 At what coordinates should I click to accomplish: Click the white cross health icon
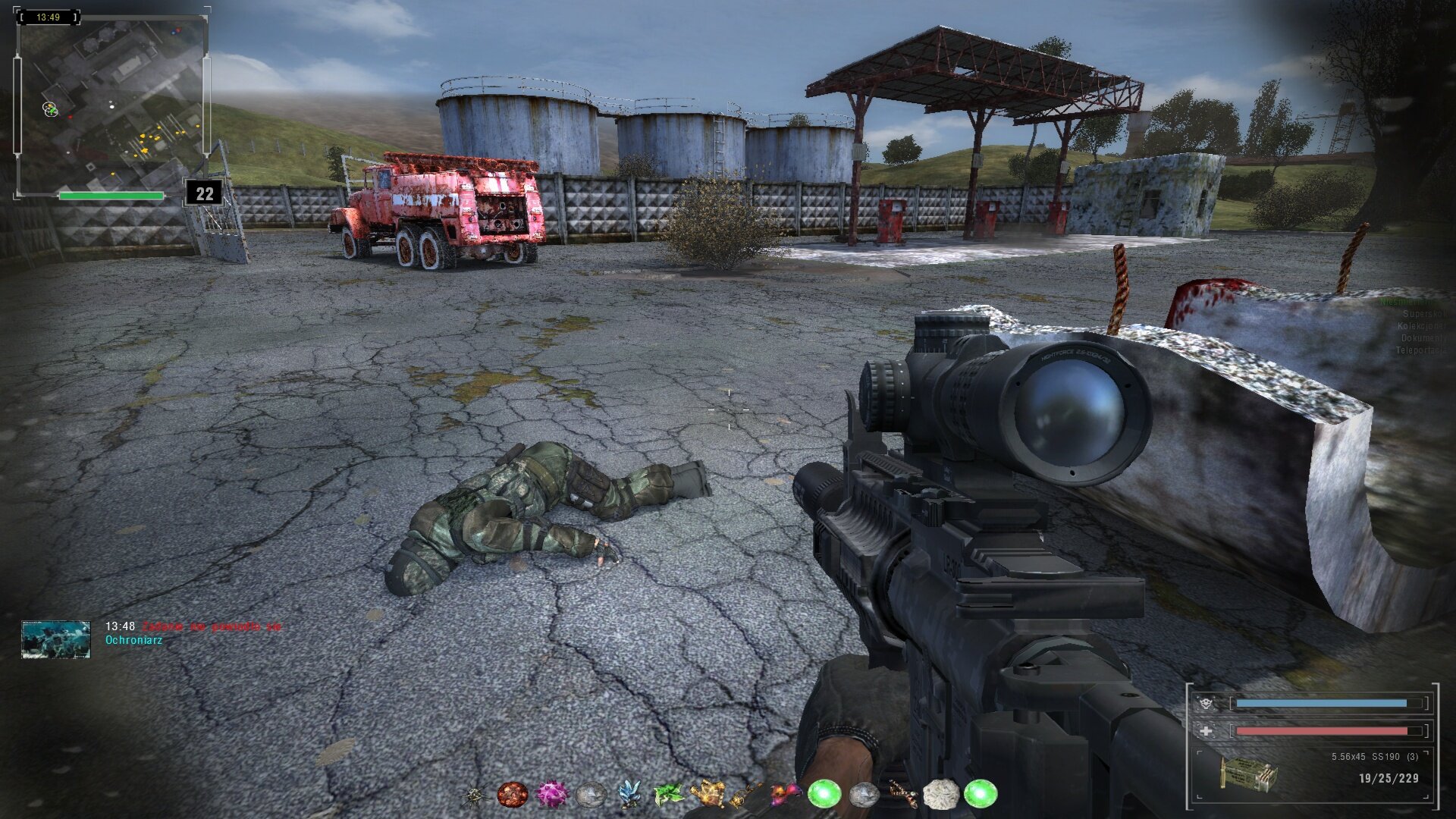[x=1206, y=731]
